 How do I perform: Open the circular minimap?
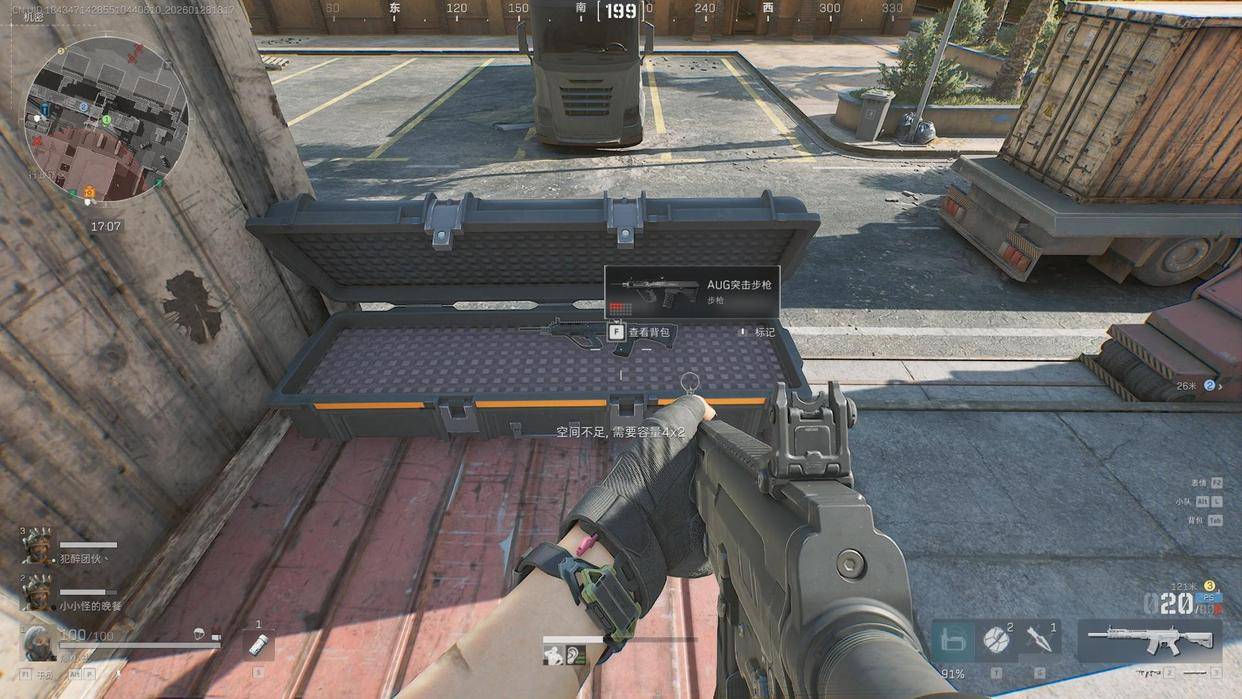click(106, 118)
